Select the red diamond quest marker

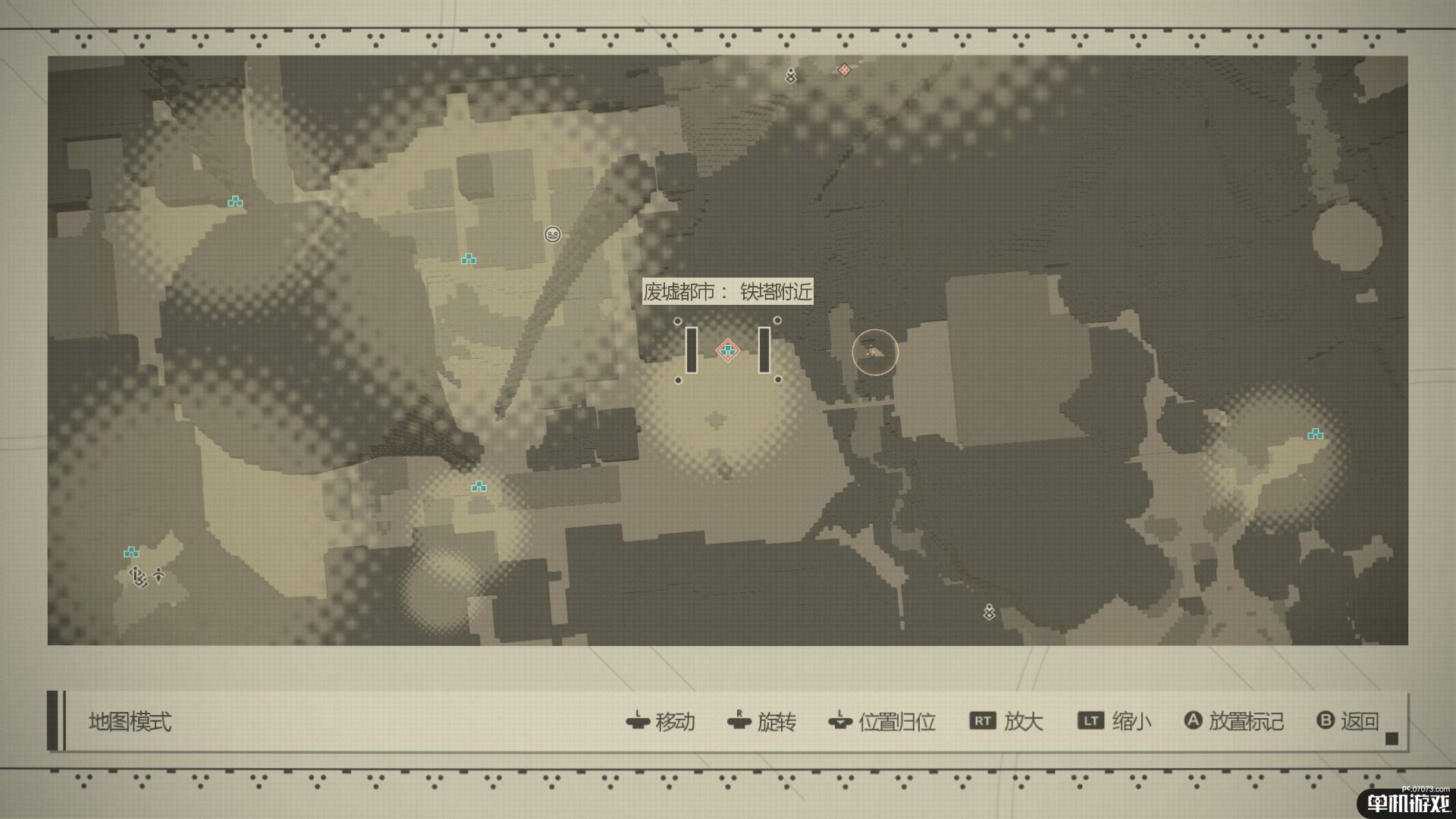(844, 70)
